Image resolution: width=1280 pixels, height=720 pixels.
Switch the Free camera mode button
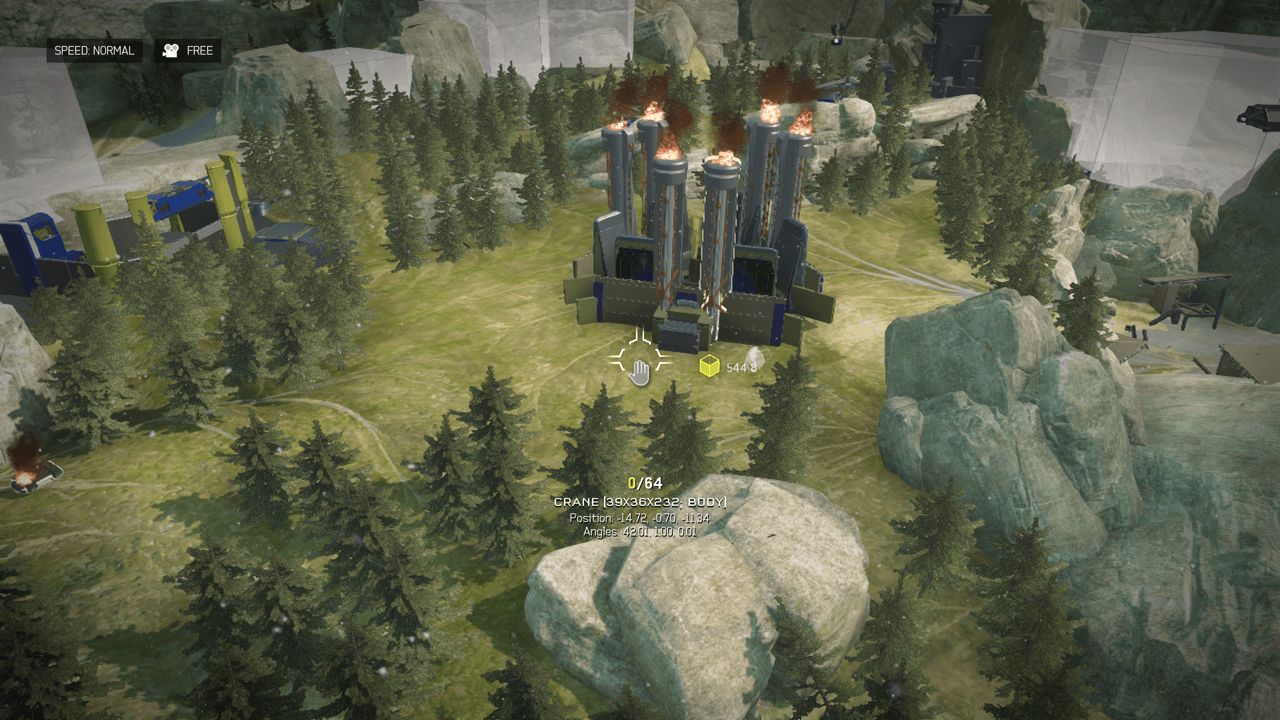[187, 51]
